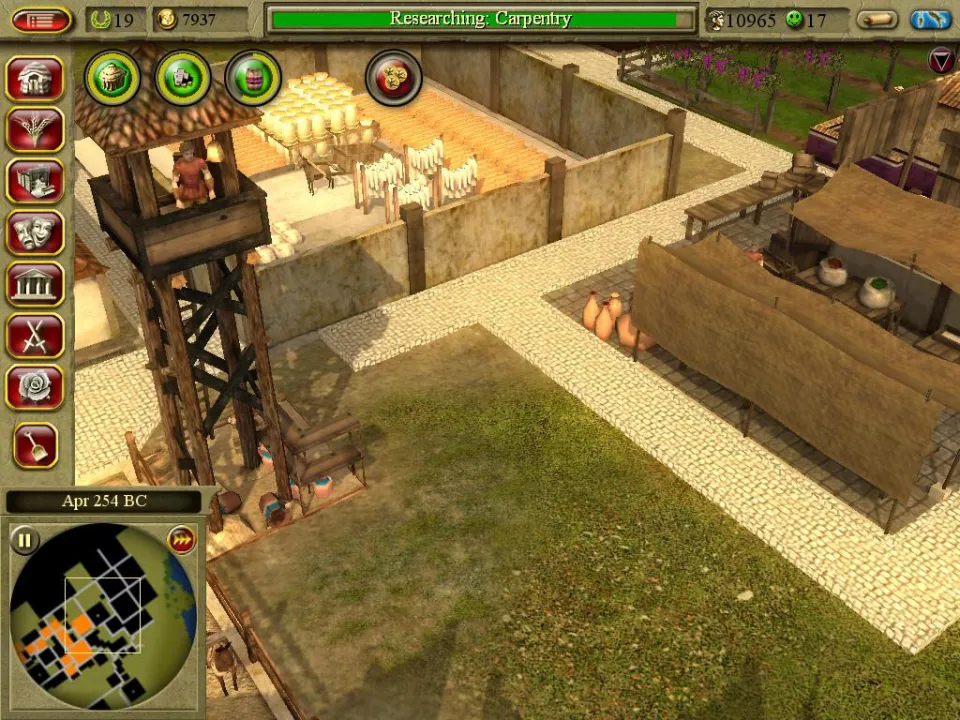The height and width of the screenshot is (720, 960).
Task: Open the main menu list button
Action: (41, 20)
